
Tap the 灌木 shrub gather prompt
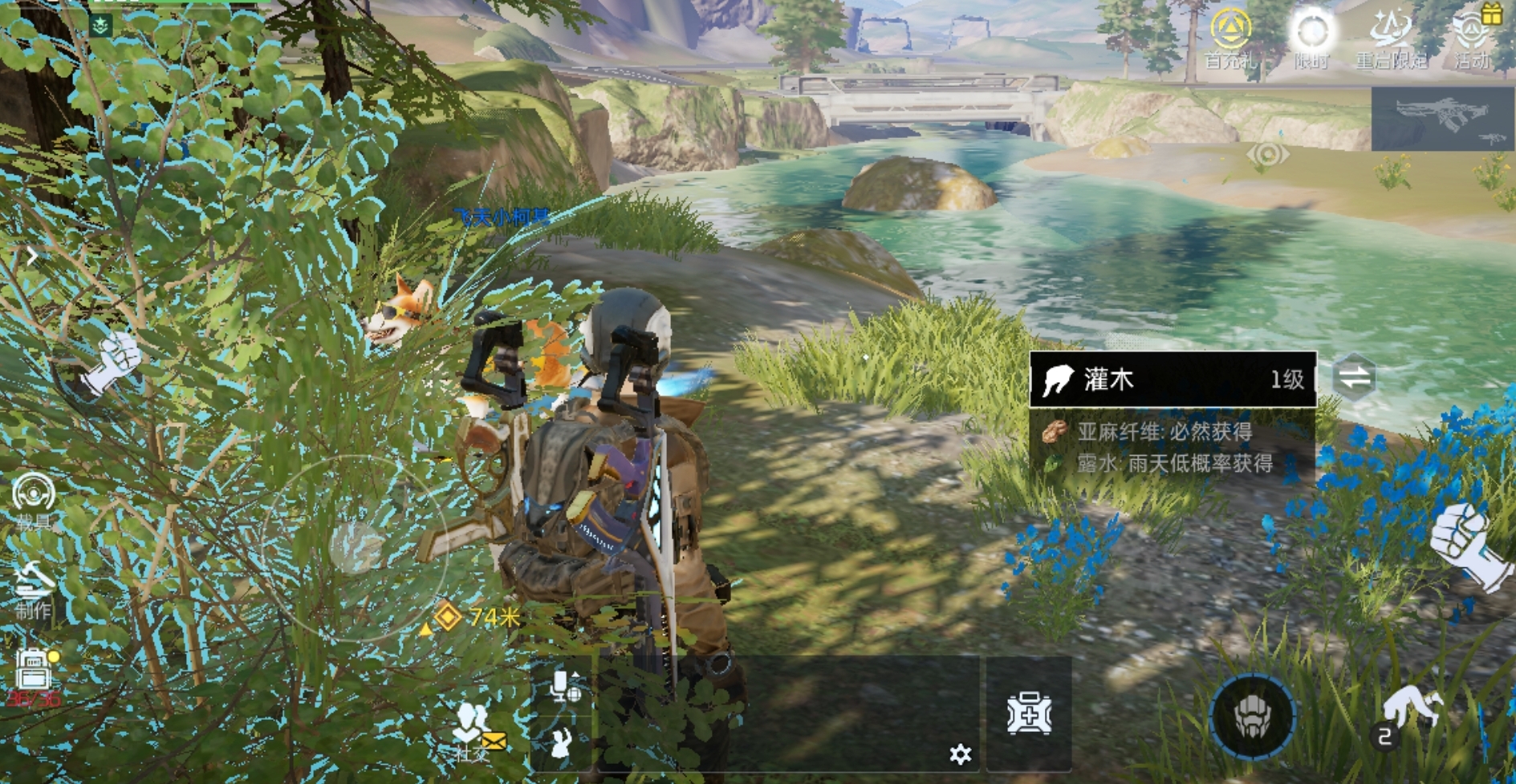(x=1173, y=380)
